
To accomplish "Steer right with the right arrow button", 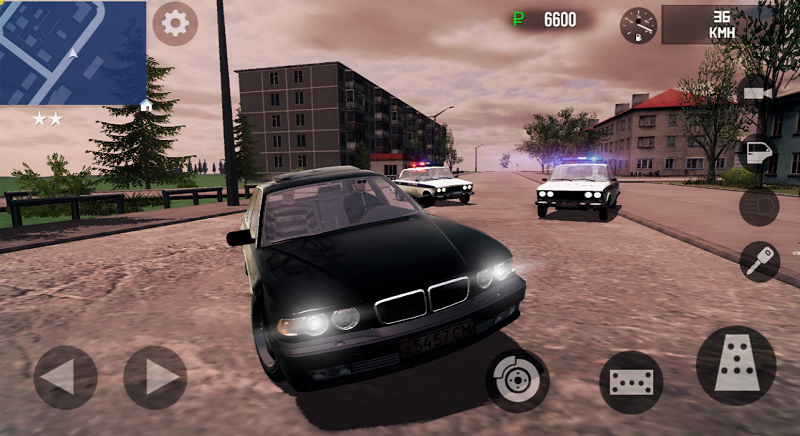I will pyautogui.click(x=155, y=377).
